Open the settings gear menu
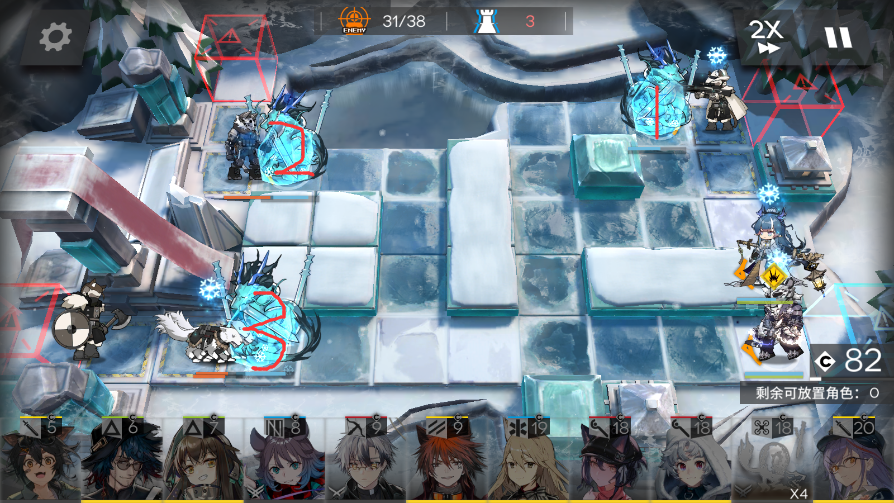 tap(54, 38)
